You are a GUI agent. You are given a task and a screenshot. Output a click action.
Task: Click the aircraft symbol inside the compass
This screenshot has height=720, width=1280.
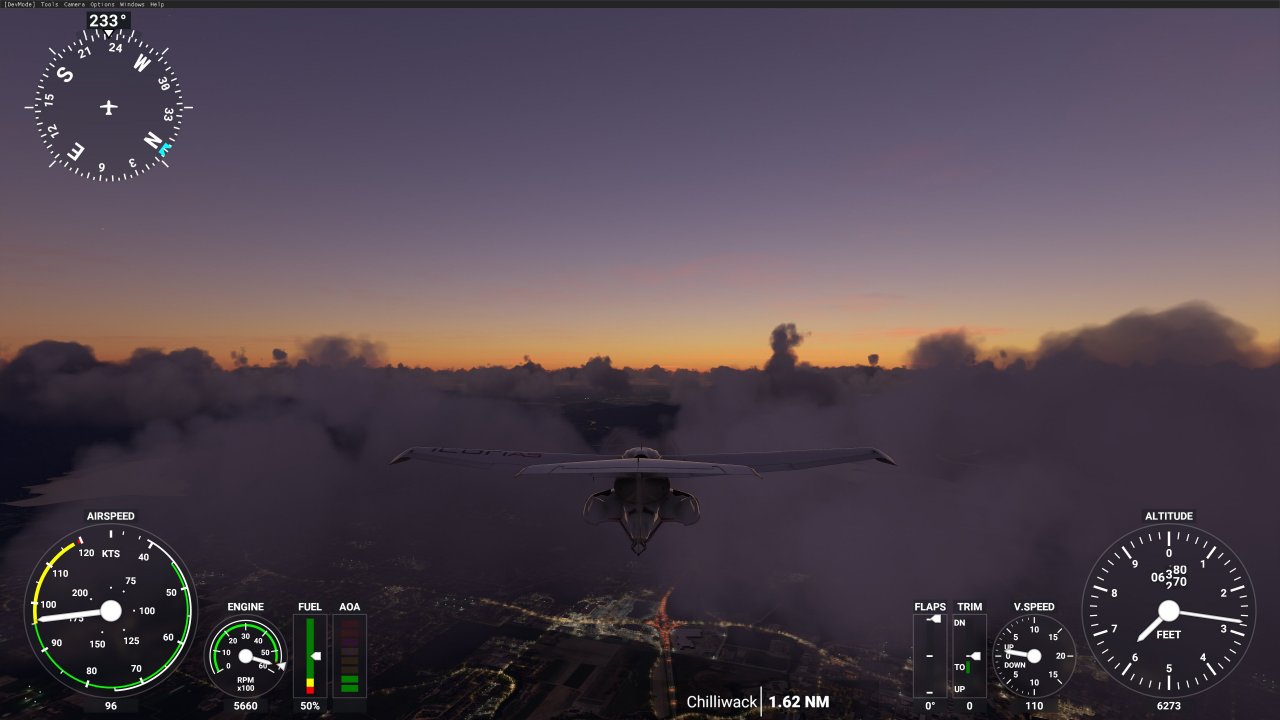(107, 106)
